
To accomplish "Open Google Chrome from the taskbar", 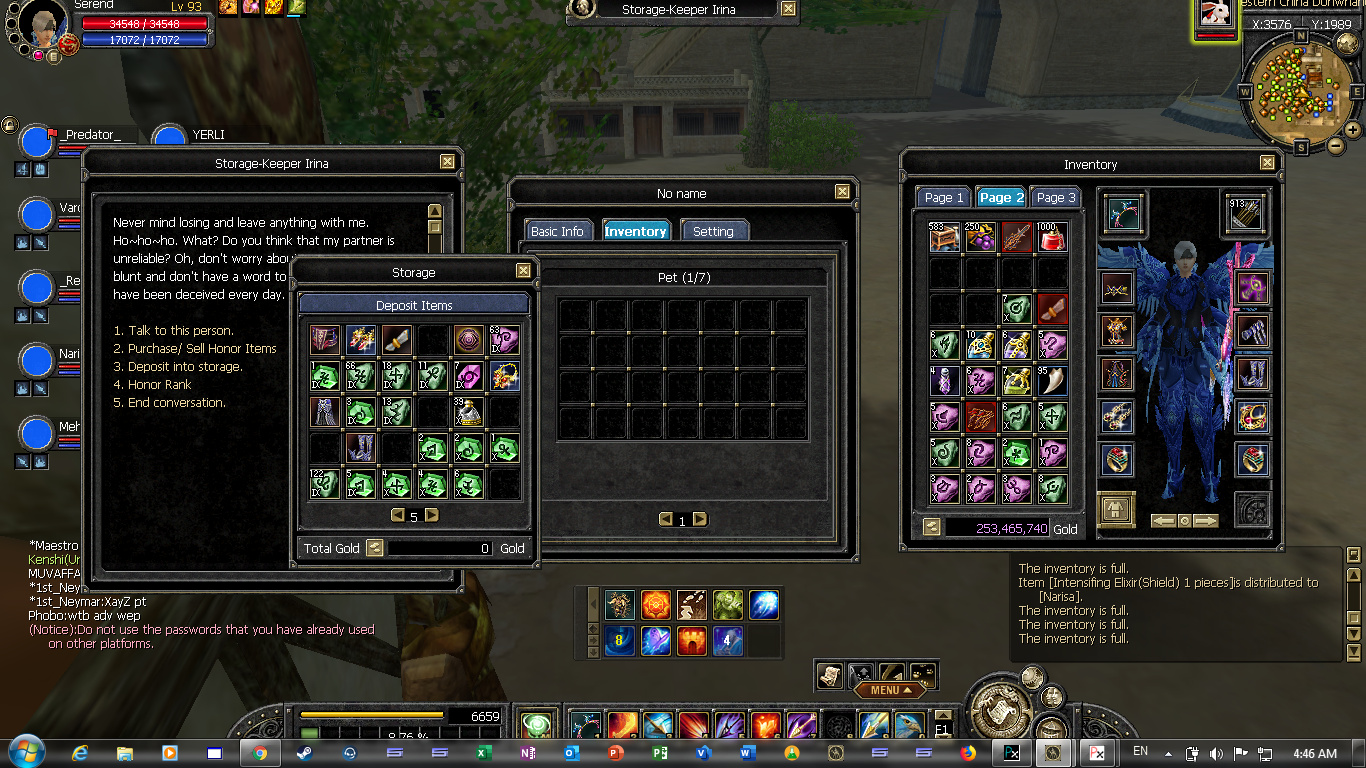I will (260, 753).
